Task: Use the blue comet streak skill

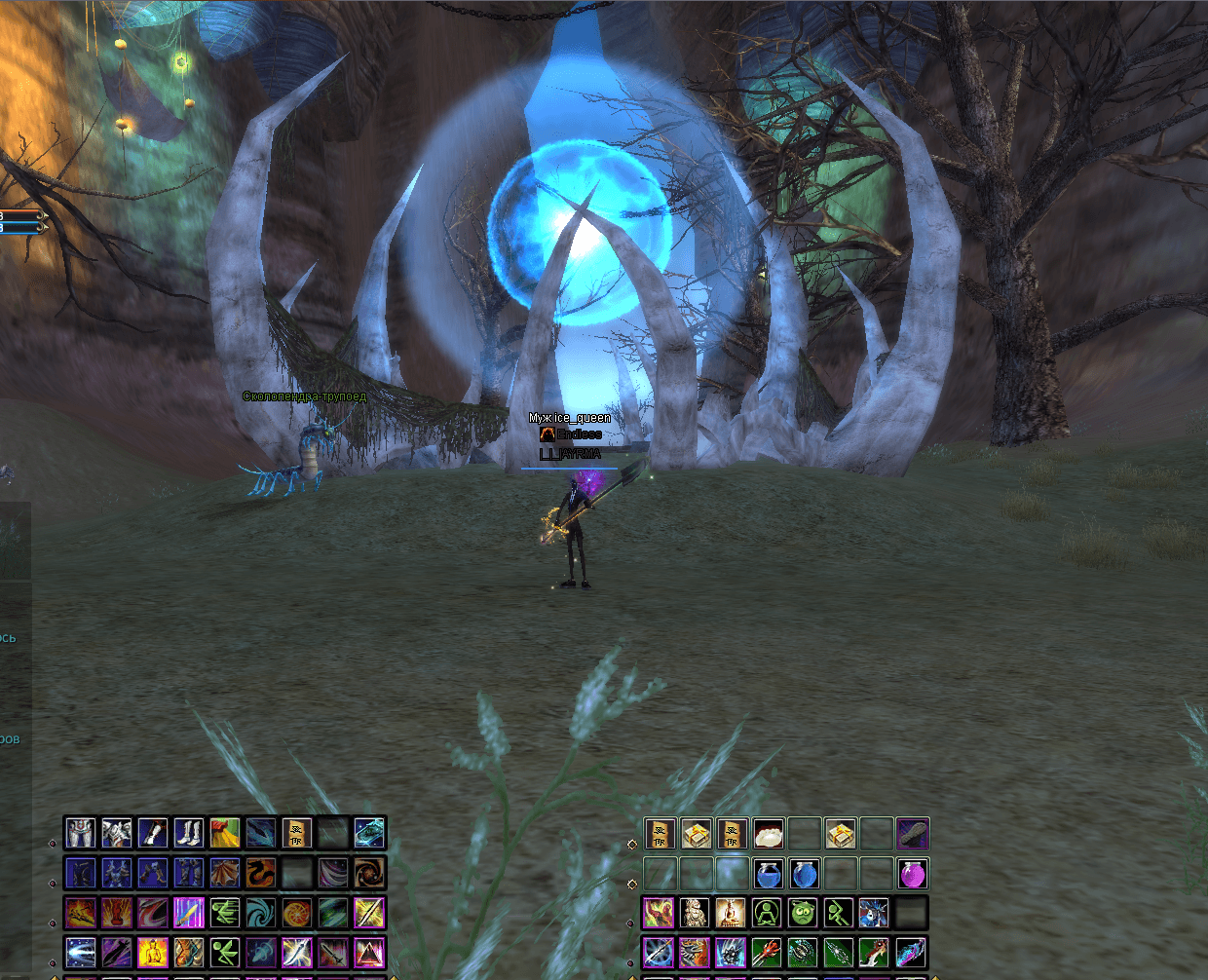Action: [81, 952]
